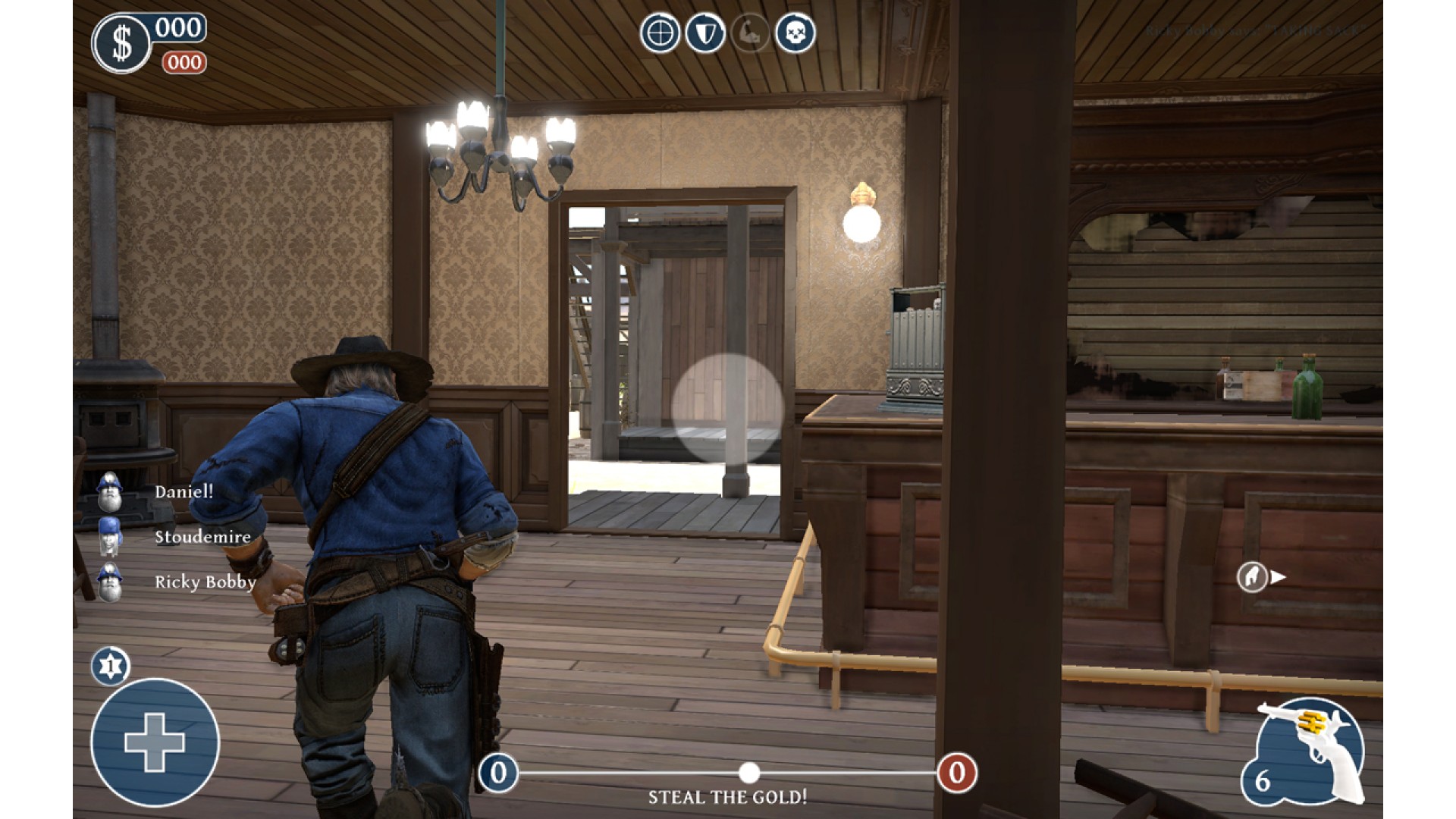This screenshot has width=1456, height=819.
Task: Pick teammate Ricky Bobby in list
Action: pyautogui.click(x=204, y=582)
